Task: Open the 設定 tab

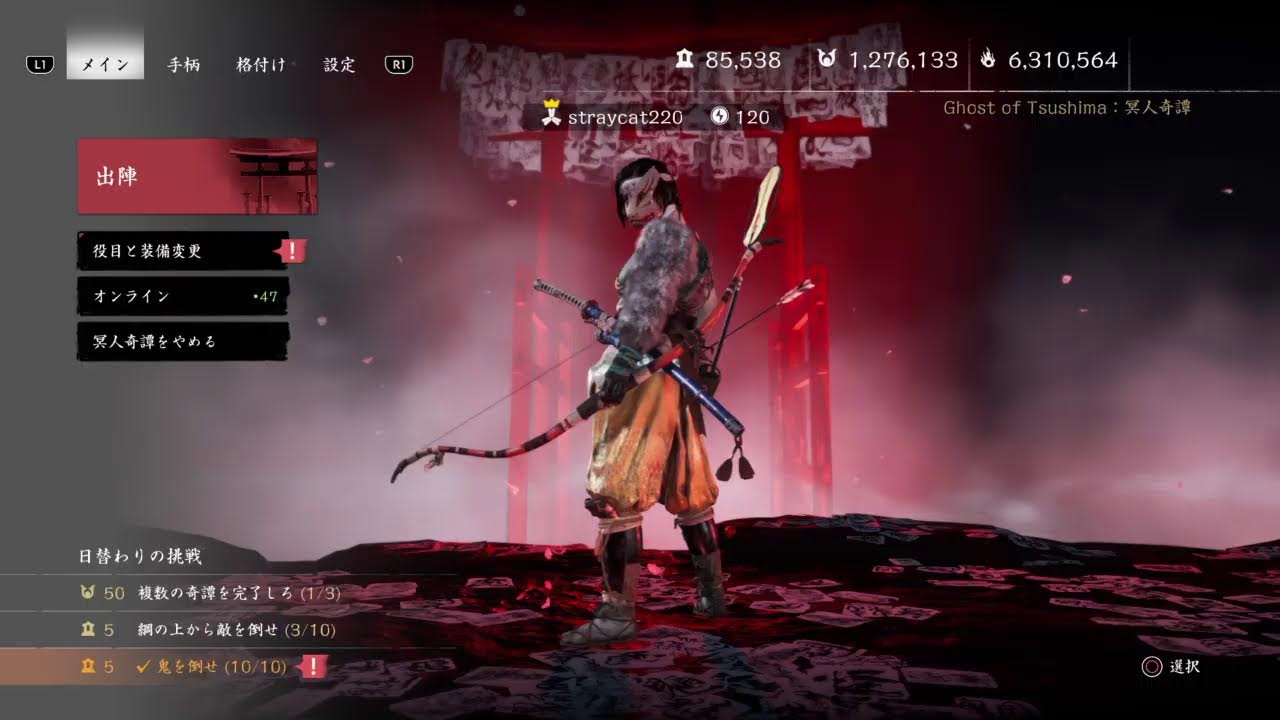Action: (x=340, y=64)
